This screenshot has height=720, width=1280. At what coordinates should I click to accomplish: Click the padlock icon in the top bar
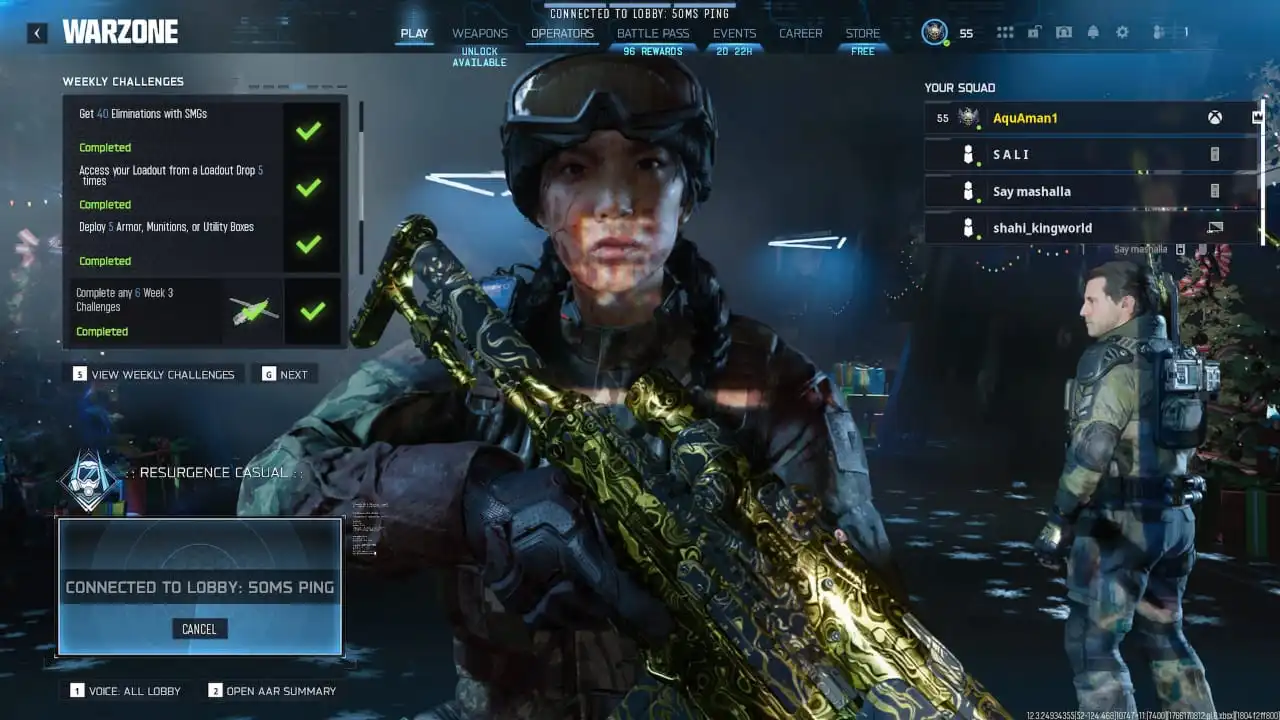[x=1033, y=32]
